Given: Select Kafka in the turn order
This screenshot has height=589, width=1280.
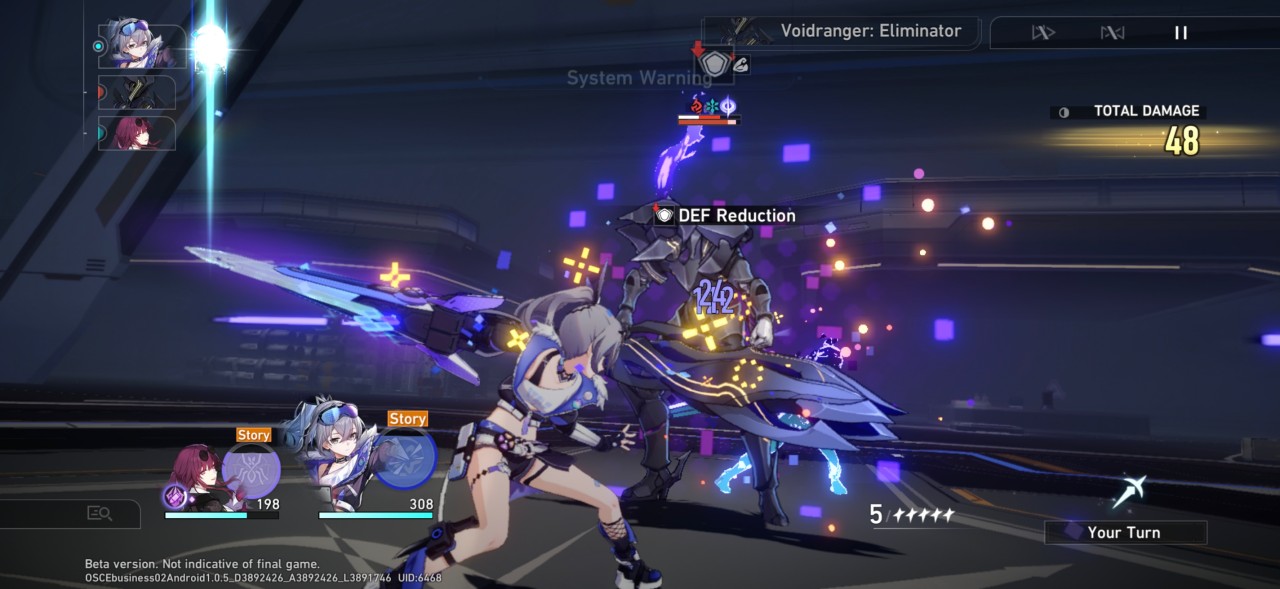Looking at the screenshot, I should pos(137,133).
